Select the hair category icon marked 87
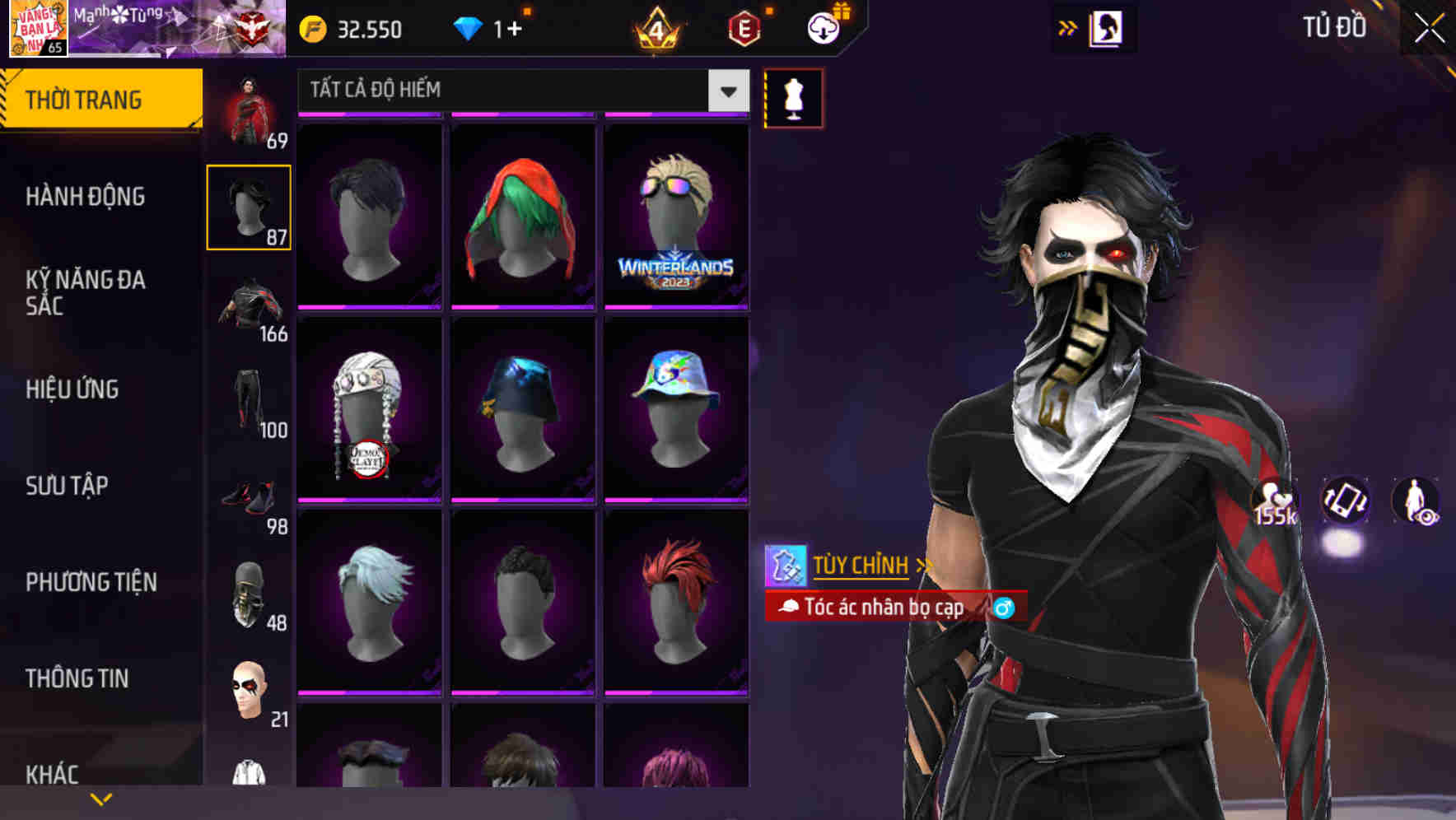 point(248,206)
